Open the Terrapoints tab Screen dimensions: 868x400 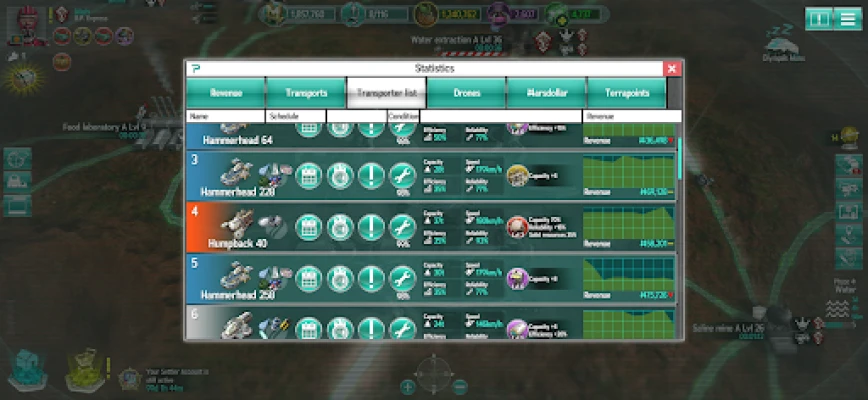tap(626, 93)
